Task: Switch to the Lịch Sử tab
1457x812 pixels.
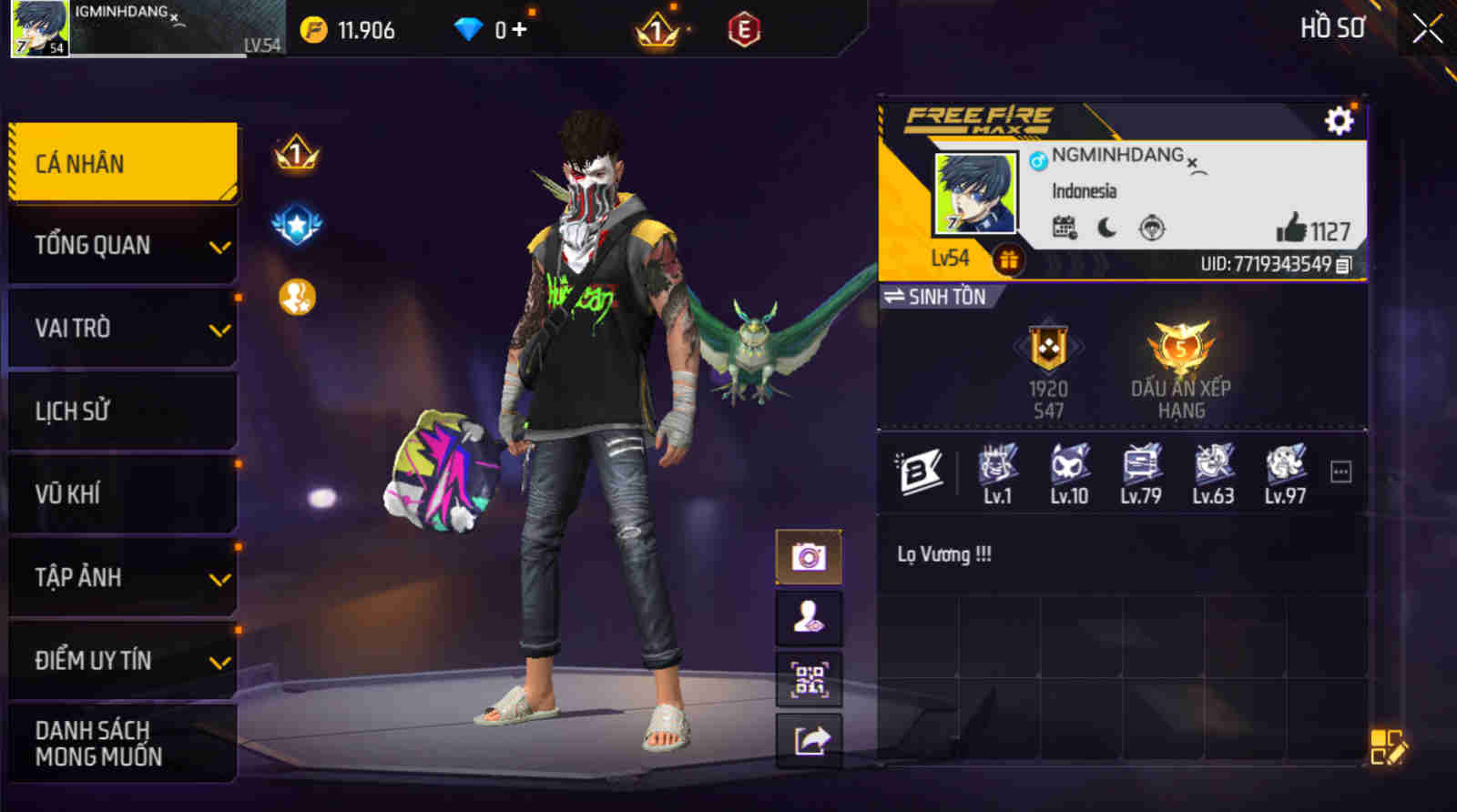Action: coord(123,411)
